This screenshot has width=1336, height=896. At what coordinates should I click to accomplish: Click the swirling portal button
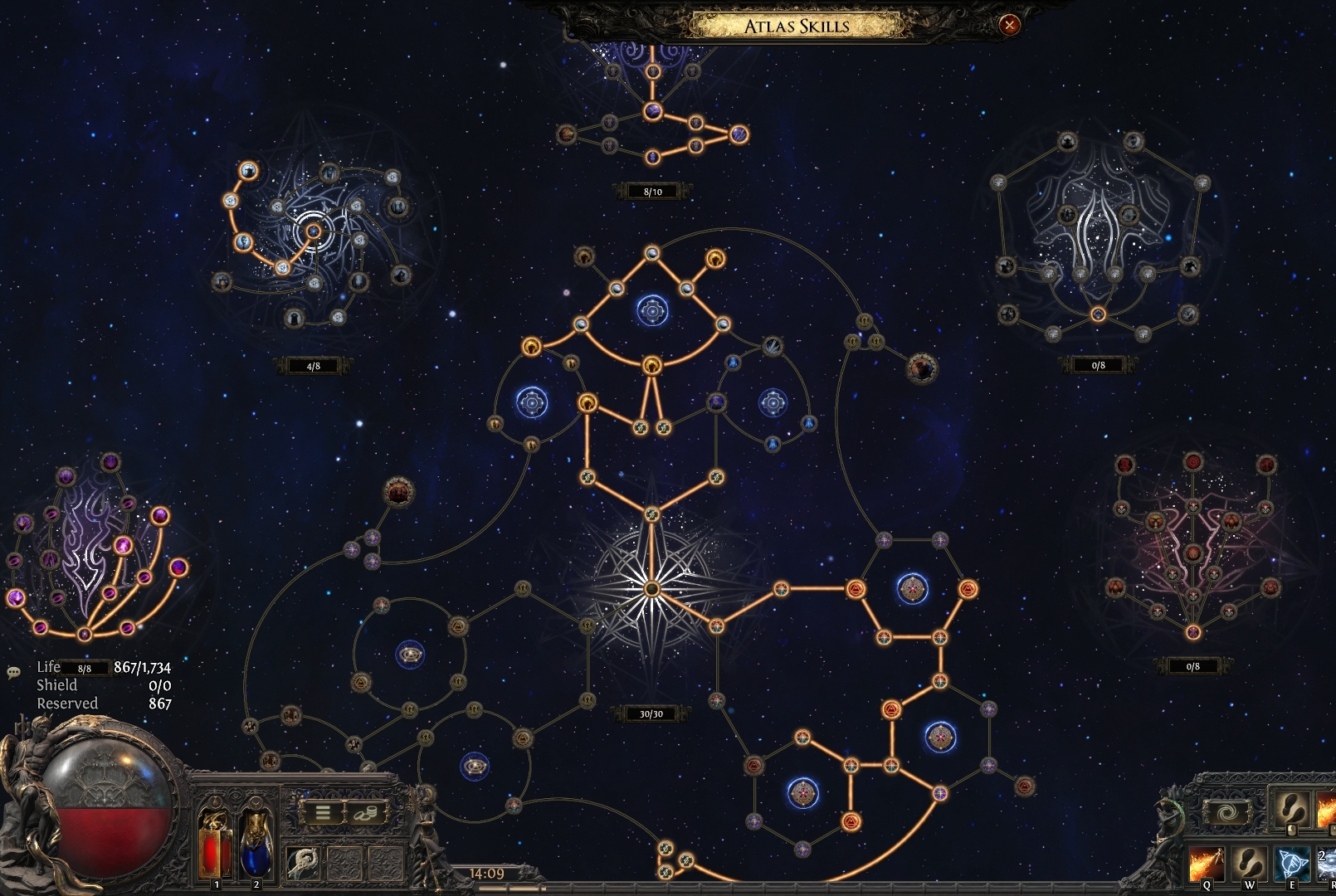tap(1224, 812)
